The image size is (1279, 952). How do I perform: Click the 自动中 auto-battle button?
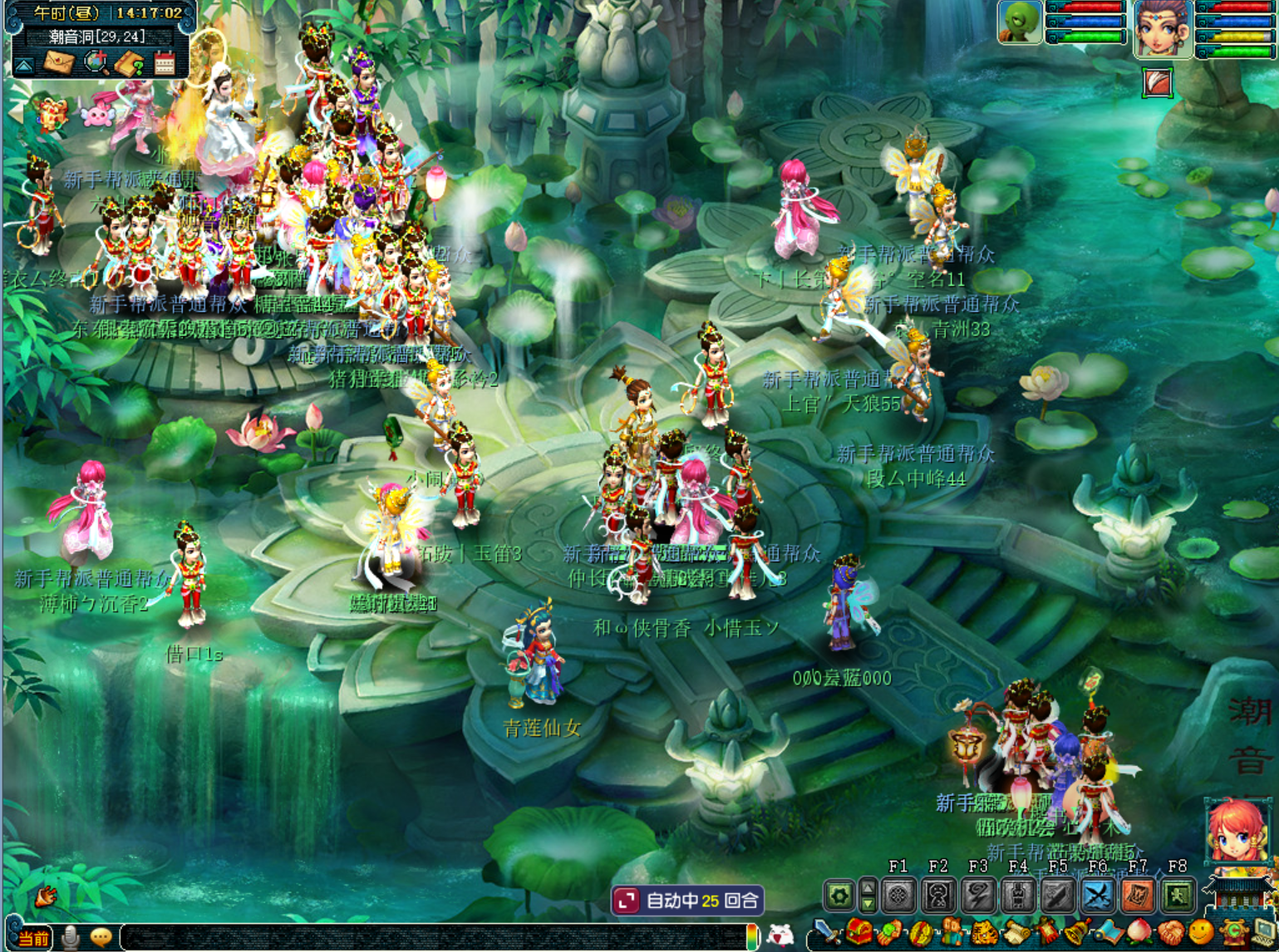(687, 900)
